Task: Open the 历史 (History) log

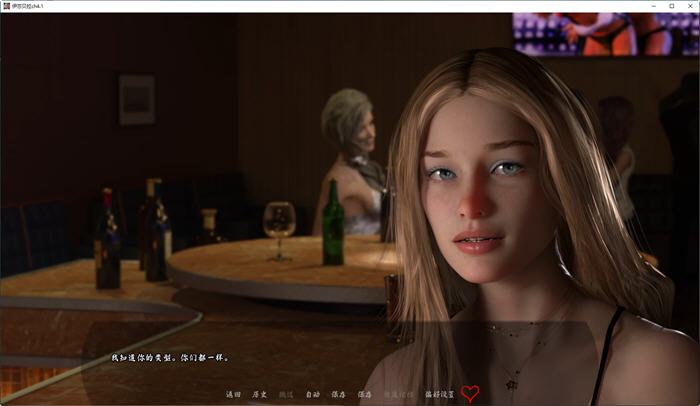Action: click(260, 394)
